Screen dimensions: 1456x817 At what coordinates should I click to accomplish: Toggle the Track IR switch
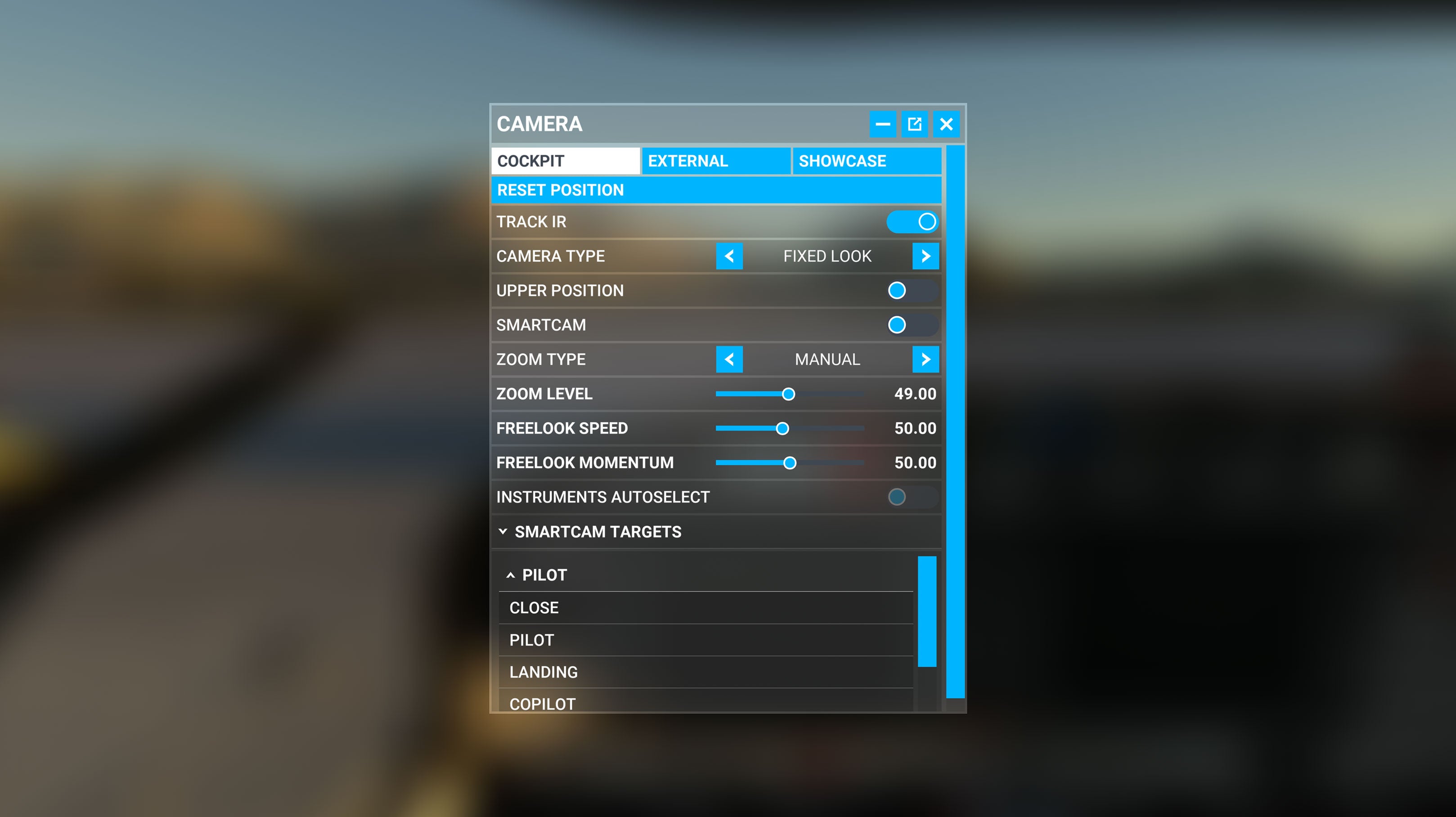pos(912,221)
